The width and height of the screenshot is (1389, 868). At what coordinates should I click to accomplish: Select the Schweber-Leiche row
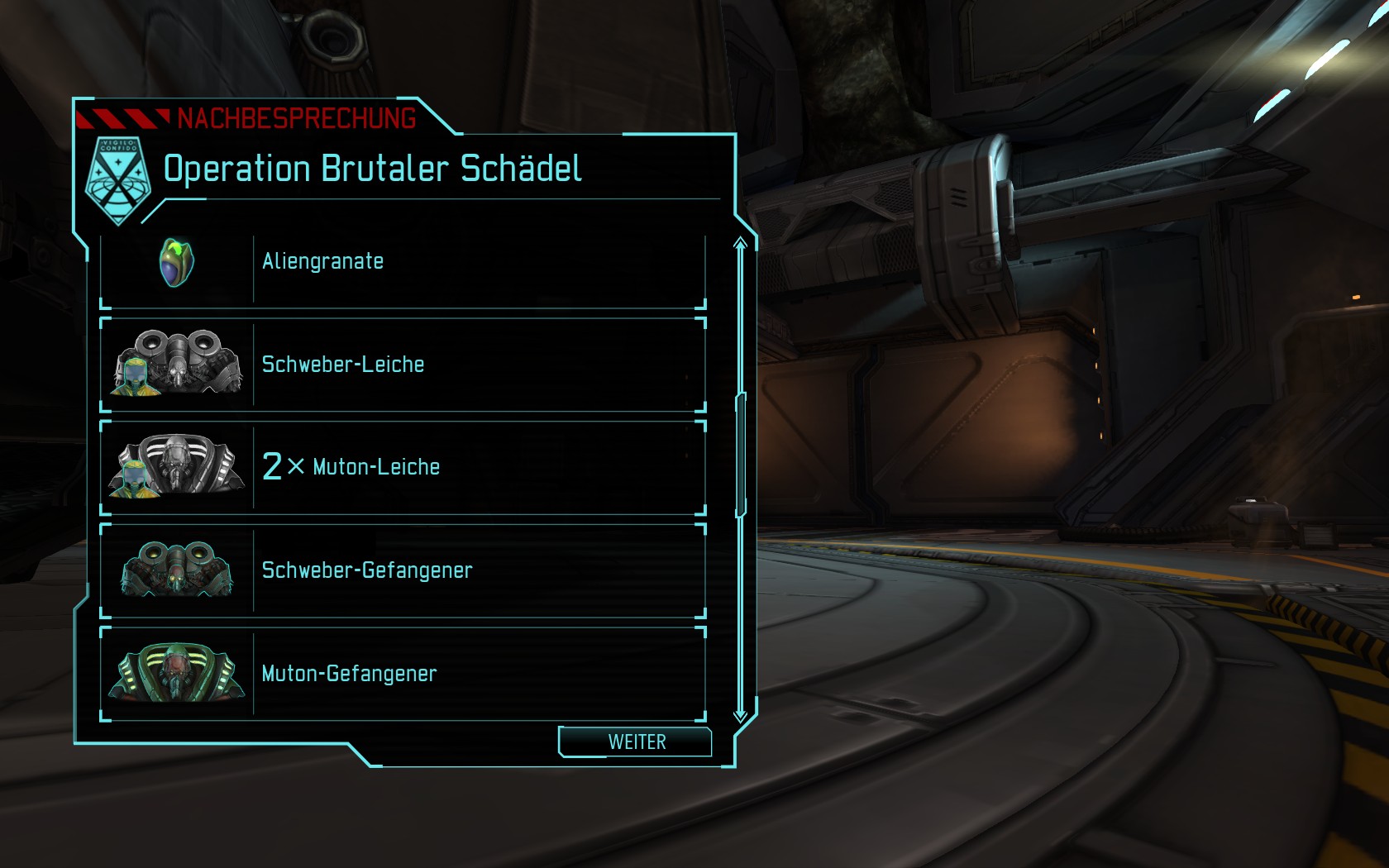(403, 365)
